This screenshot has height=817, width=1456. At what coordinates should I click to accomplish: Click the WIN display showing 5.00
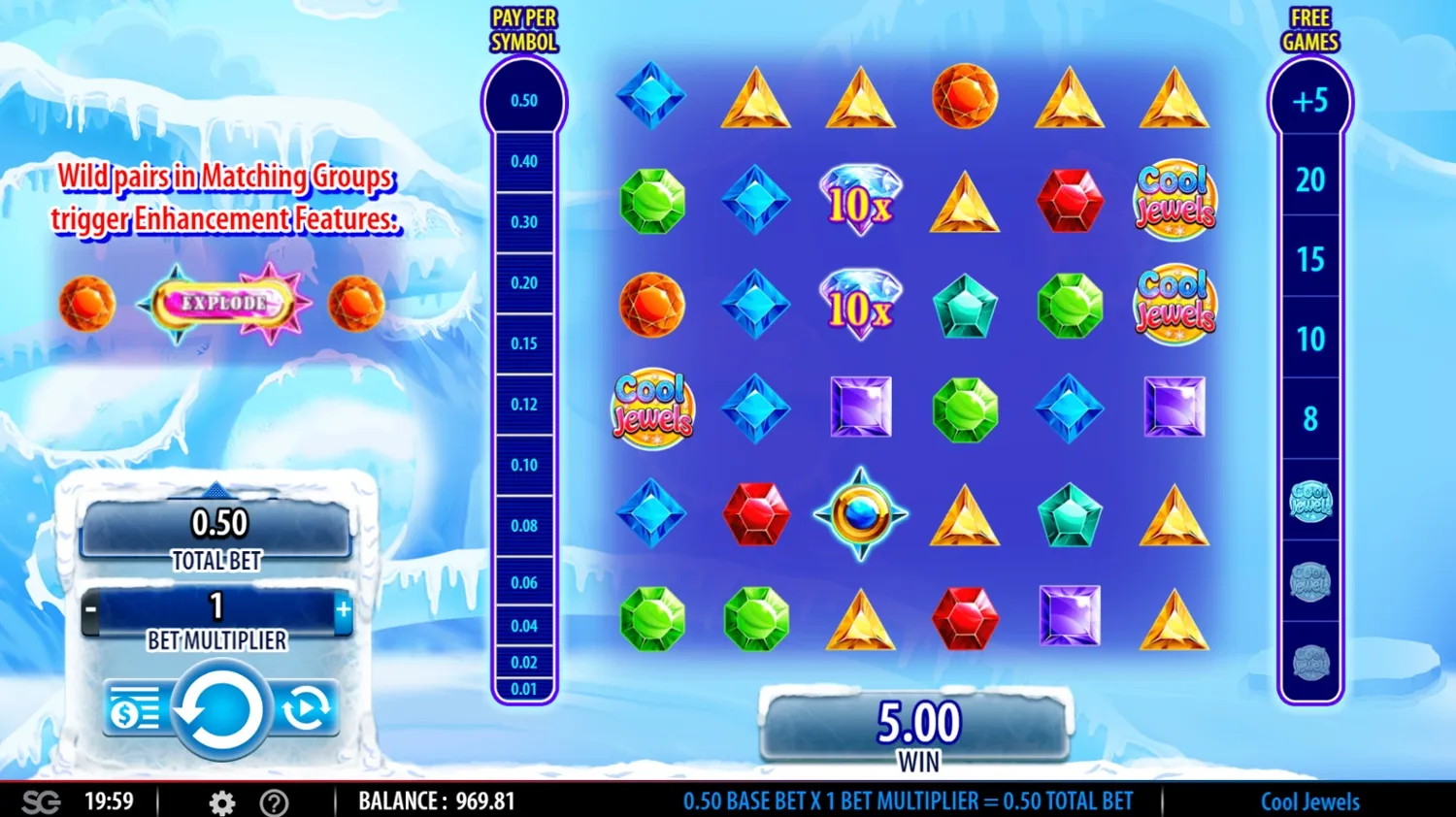[917, 722]
